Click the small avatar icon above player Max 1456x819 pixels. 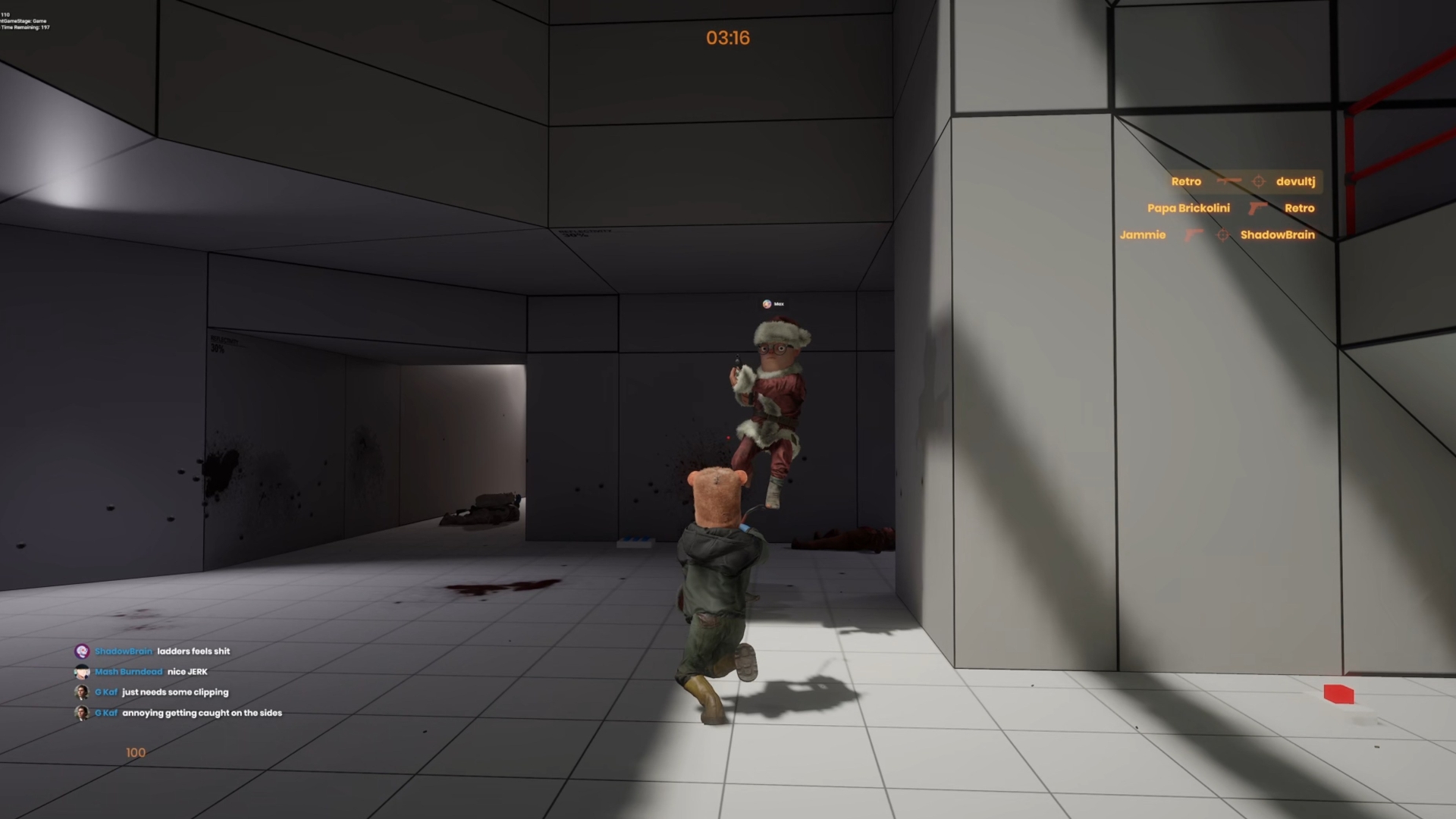pyautogui.click(x=767, y=303)
